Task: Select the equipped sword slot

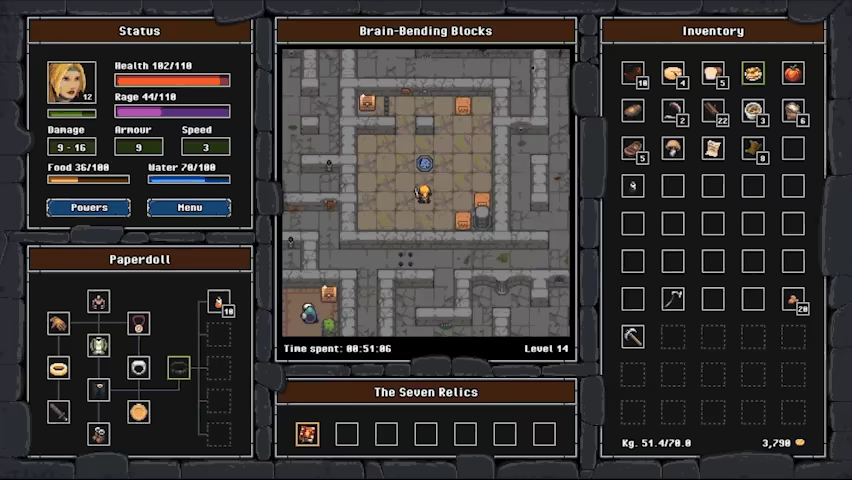Action: point(58,410)
